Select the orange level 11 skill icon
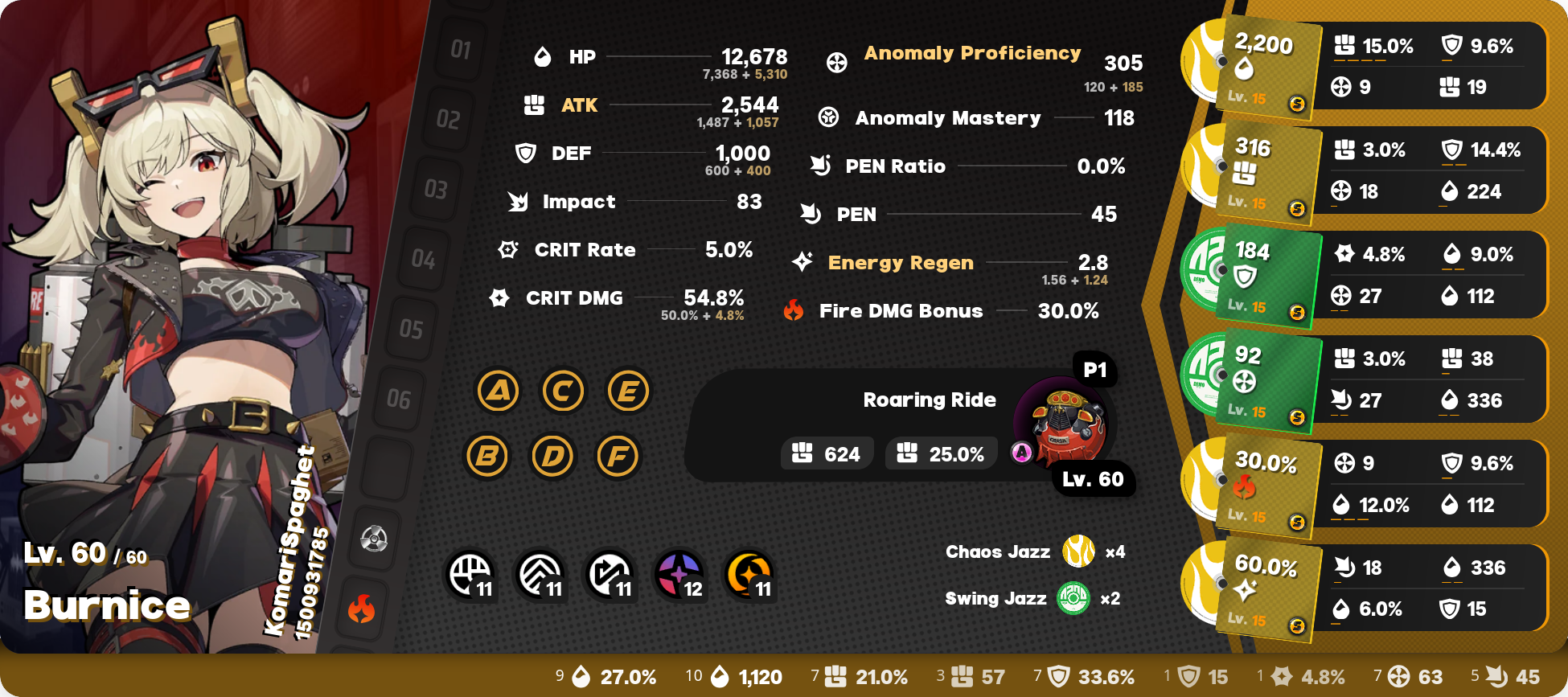 point(749,575)
